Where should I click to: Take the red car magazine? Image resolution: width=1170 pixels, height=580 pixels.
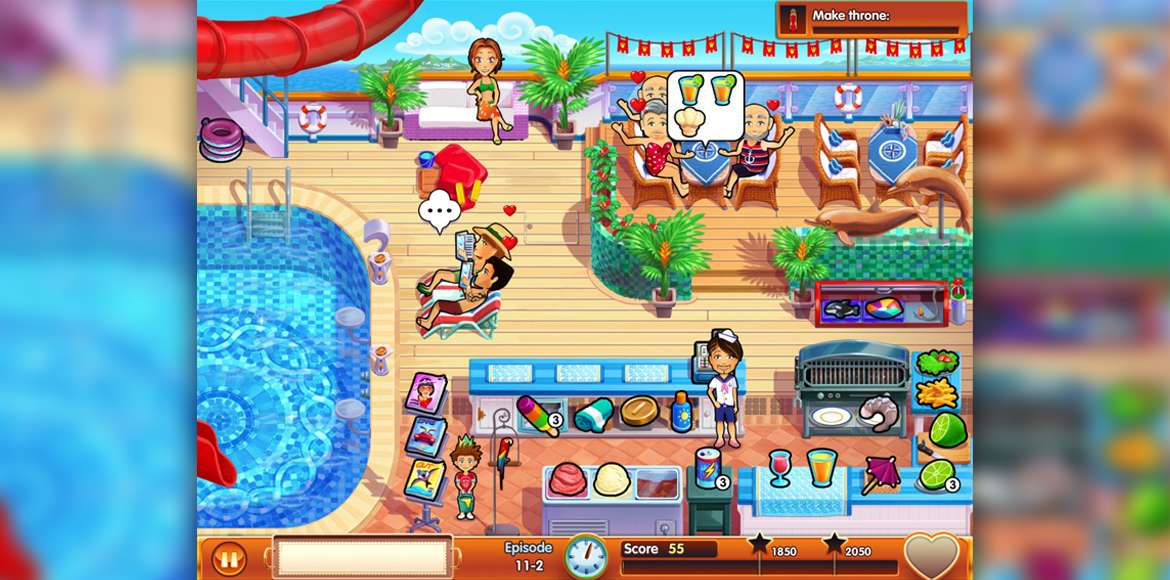coord(424,436)
